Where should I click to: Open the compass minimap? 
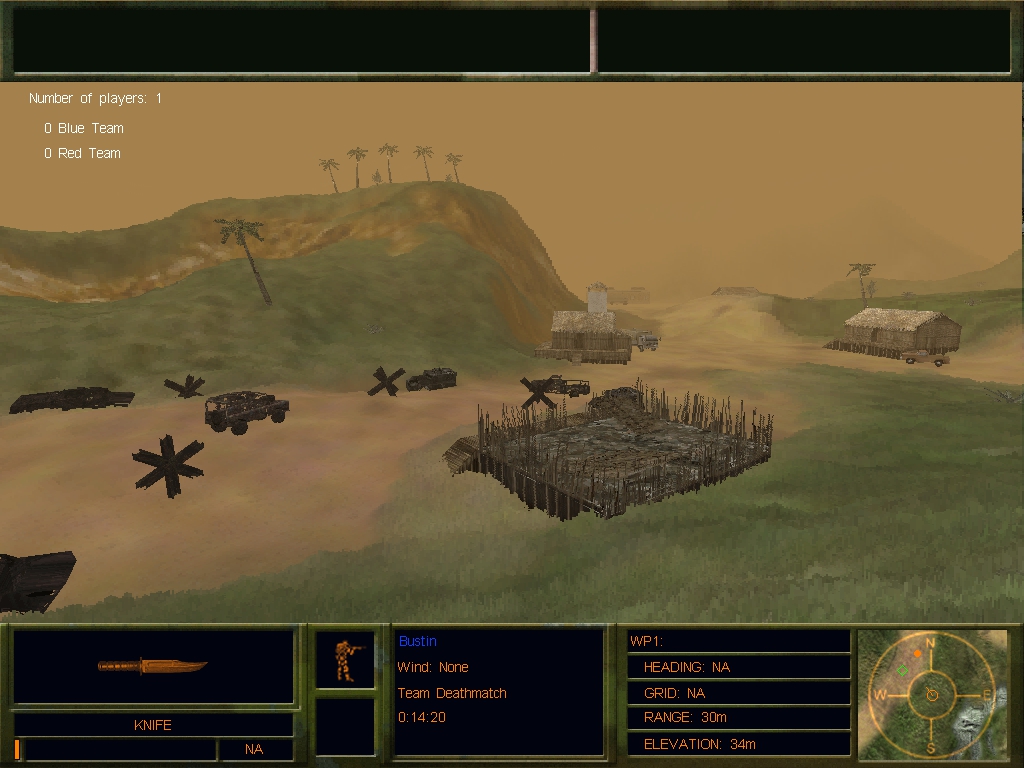click(x=932, y=692)
